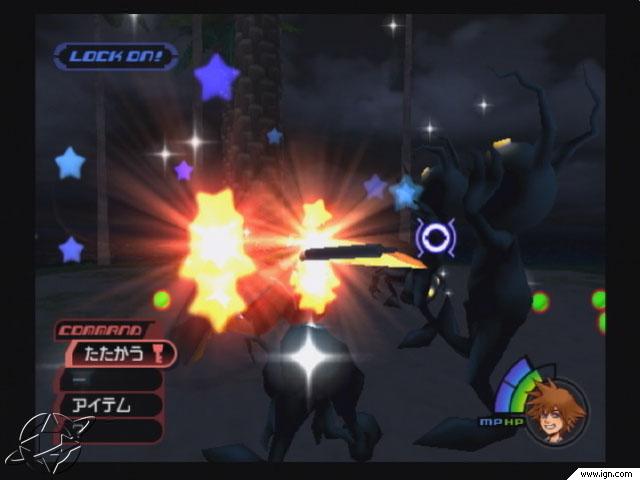
Task: Select the dashed command slot below たたかう
Action: coord(110,378)
